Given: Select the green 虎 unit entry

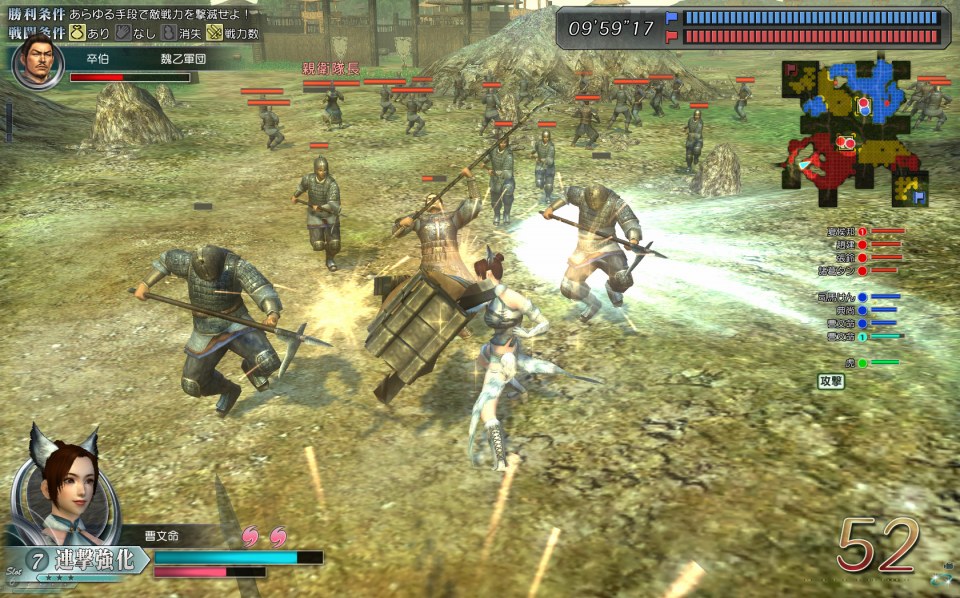Looking at the screenshot, I should click(860, 363).
